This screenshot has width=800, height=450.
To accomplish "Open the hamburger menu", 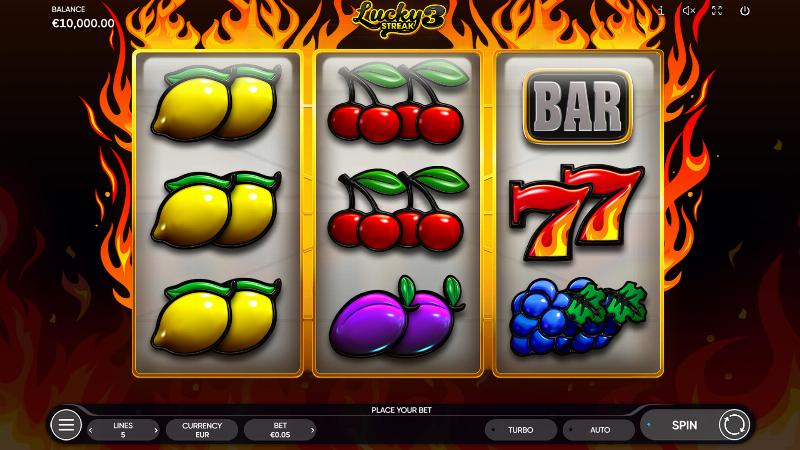I will (66, 426).
